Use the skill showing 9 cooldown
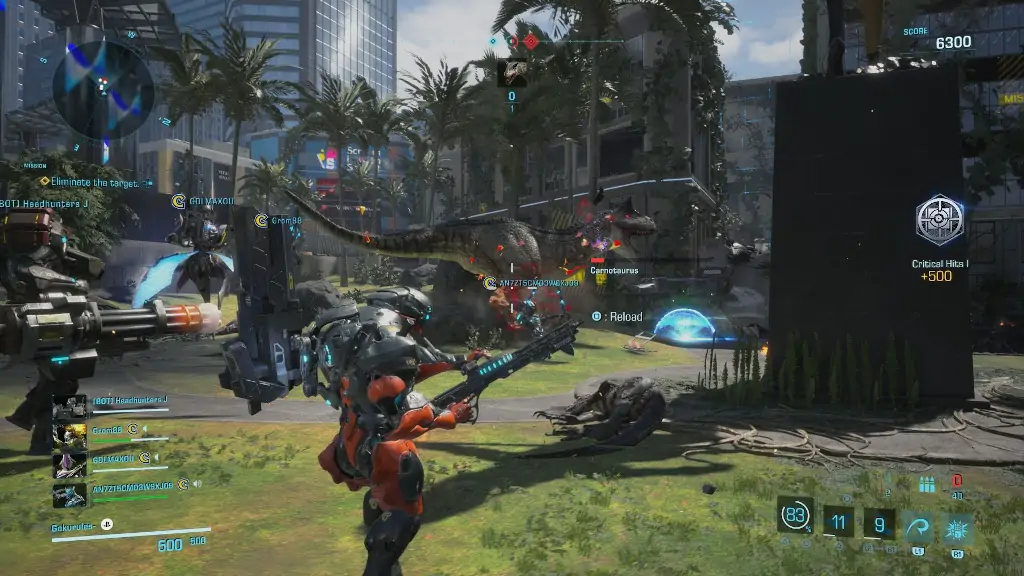 (x=879, y=521)
